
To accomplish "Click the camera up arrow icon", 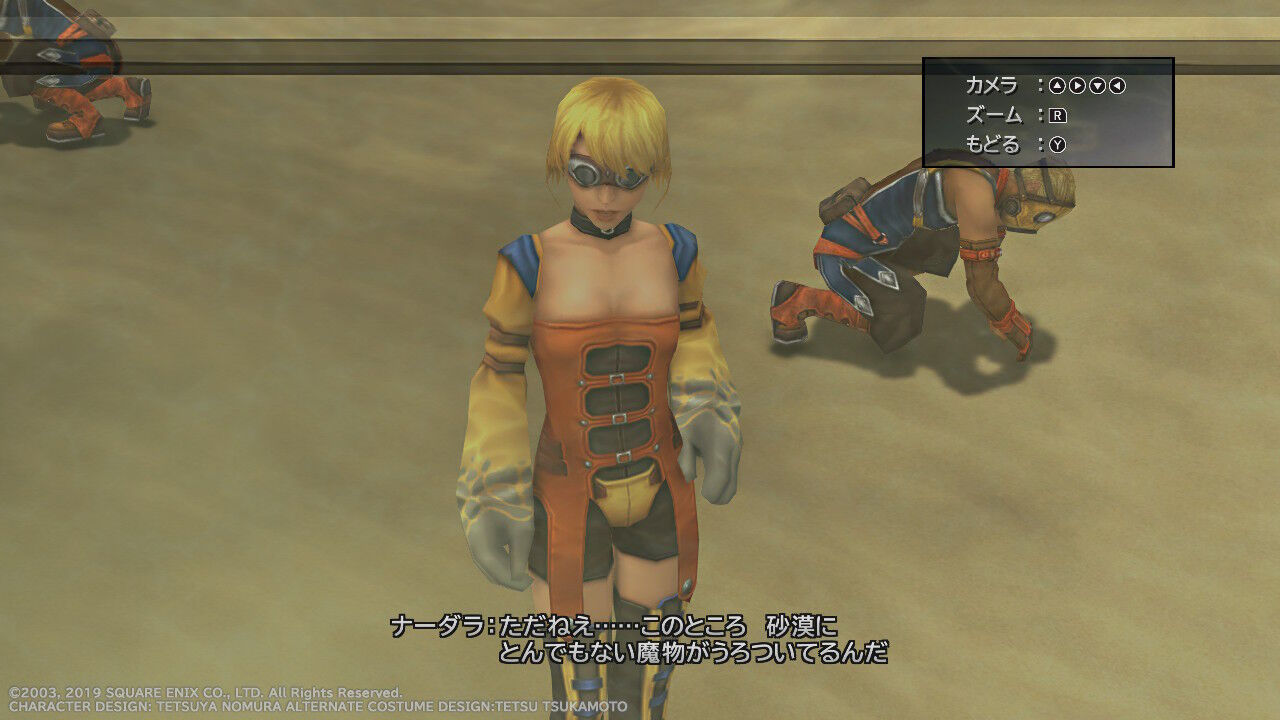I will (x=1058, y=86).
